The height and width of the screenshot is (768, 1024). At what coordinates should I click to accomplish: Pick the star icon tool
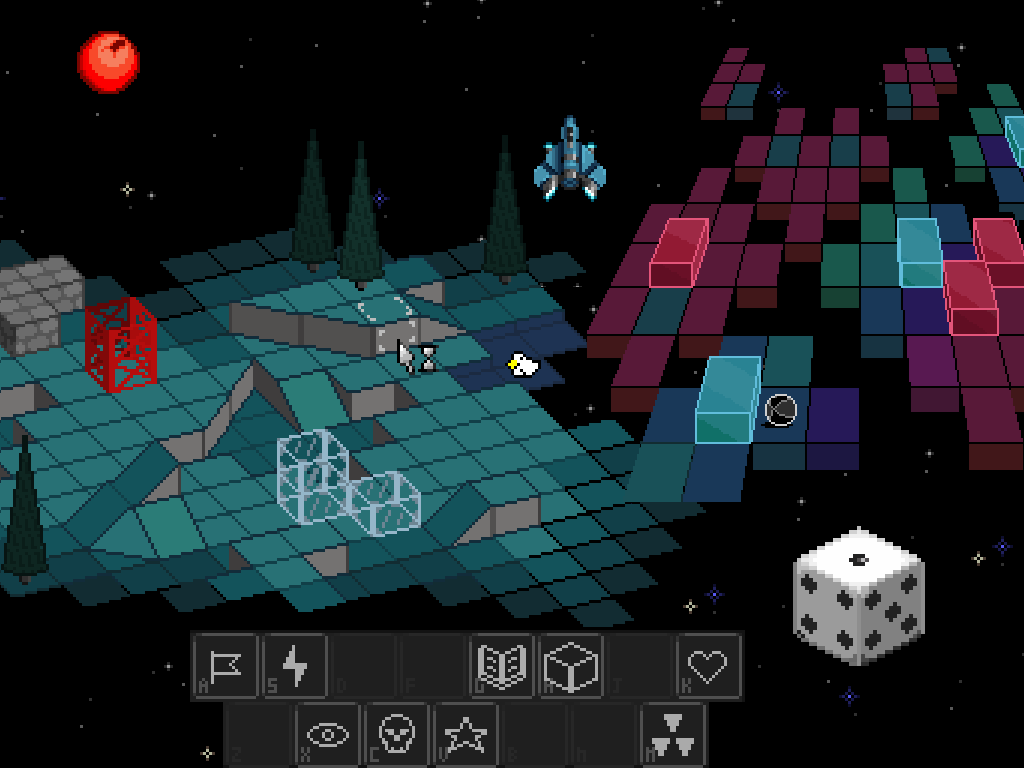[x=466, y=735]
